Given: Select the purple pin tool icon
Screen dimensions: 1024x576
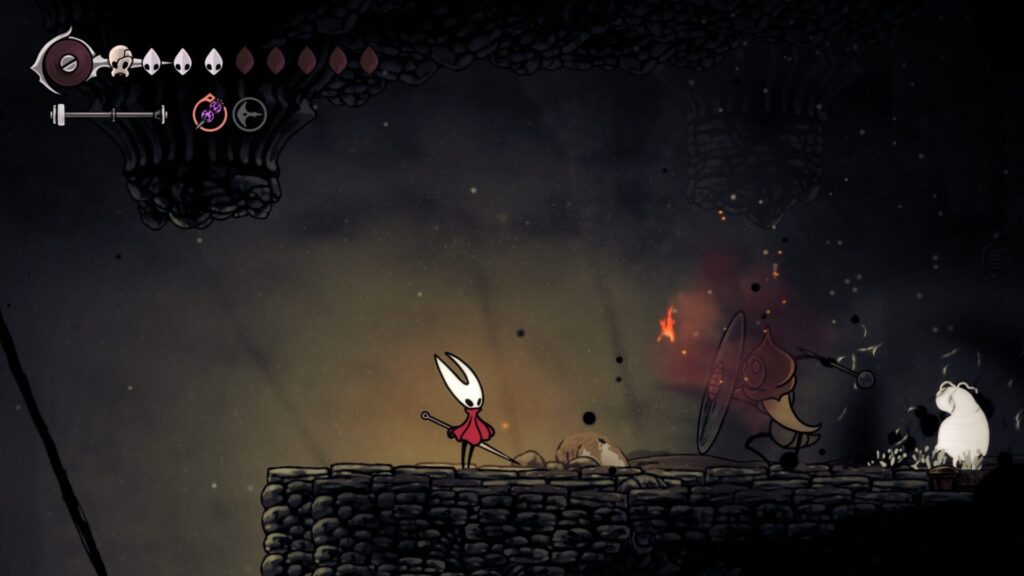Looking at the screenshot, I should pyautogui.click(x=210, y=114).
